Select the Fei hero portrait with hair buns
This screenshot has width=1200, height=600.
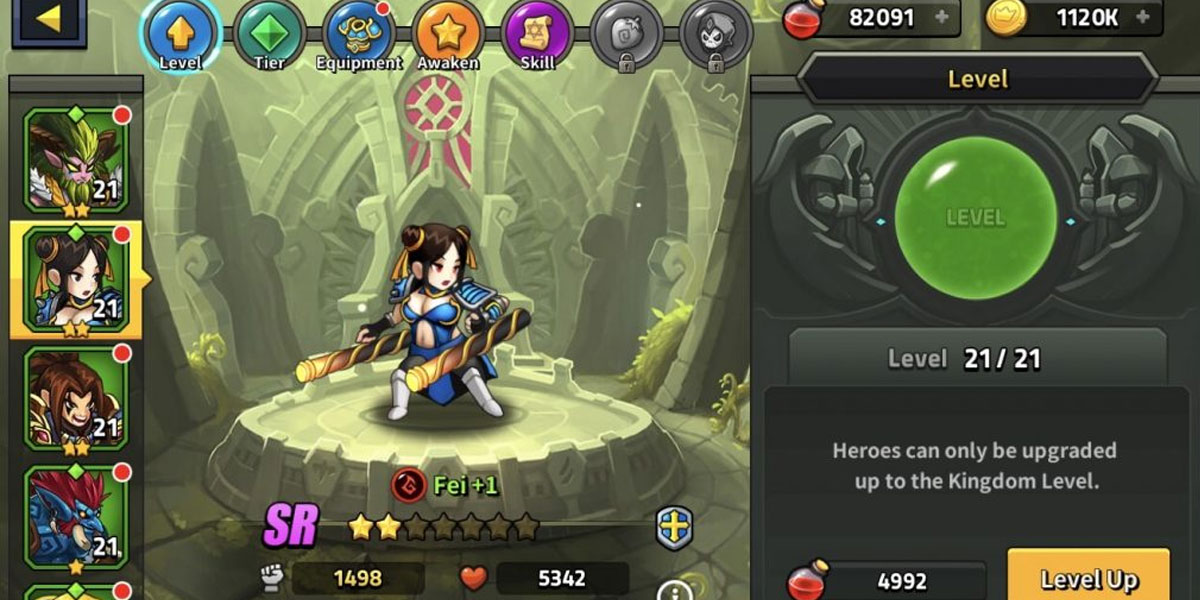tap(75, 279)
